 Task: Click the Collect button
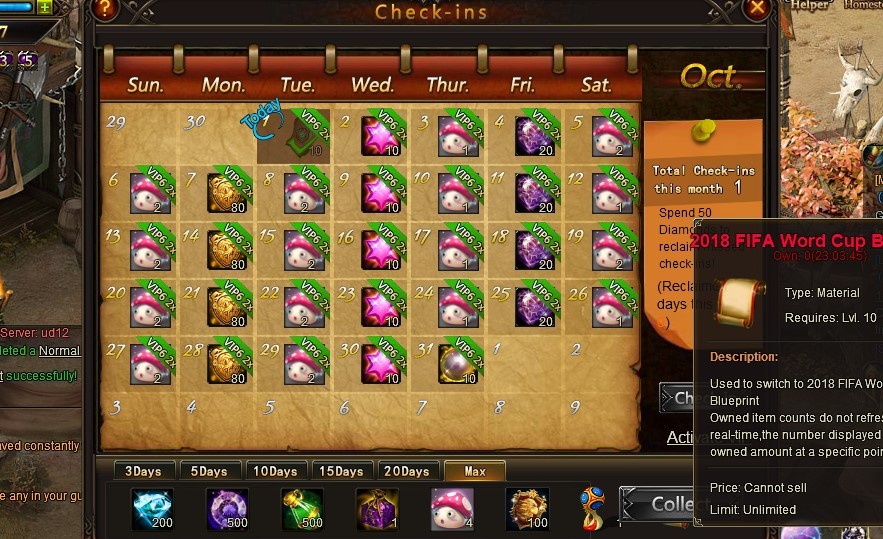tap(658, 505)
